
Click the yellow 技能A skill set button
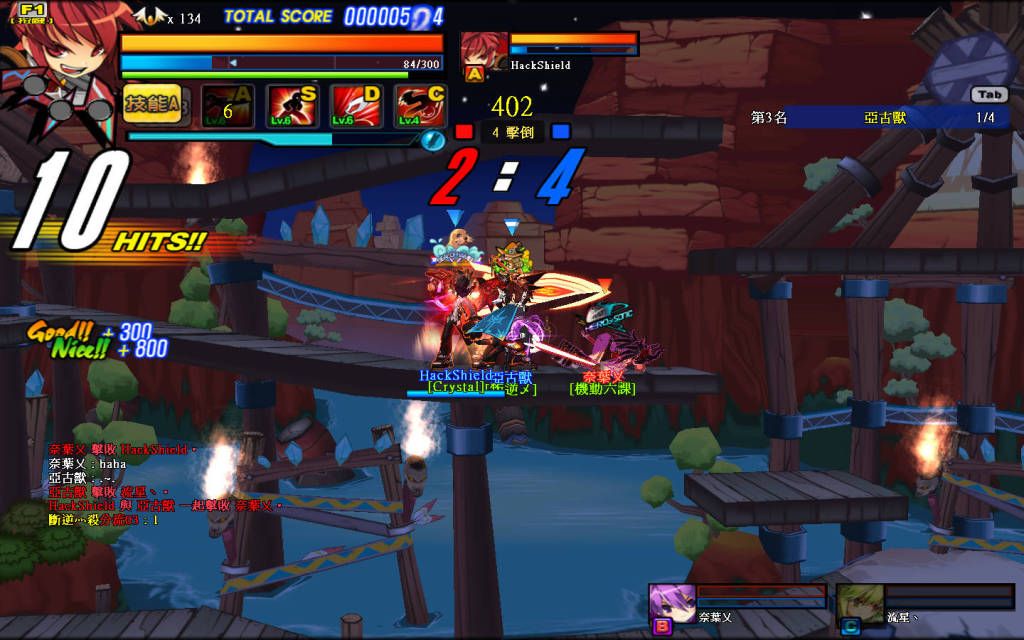[x=152, y=104]
